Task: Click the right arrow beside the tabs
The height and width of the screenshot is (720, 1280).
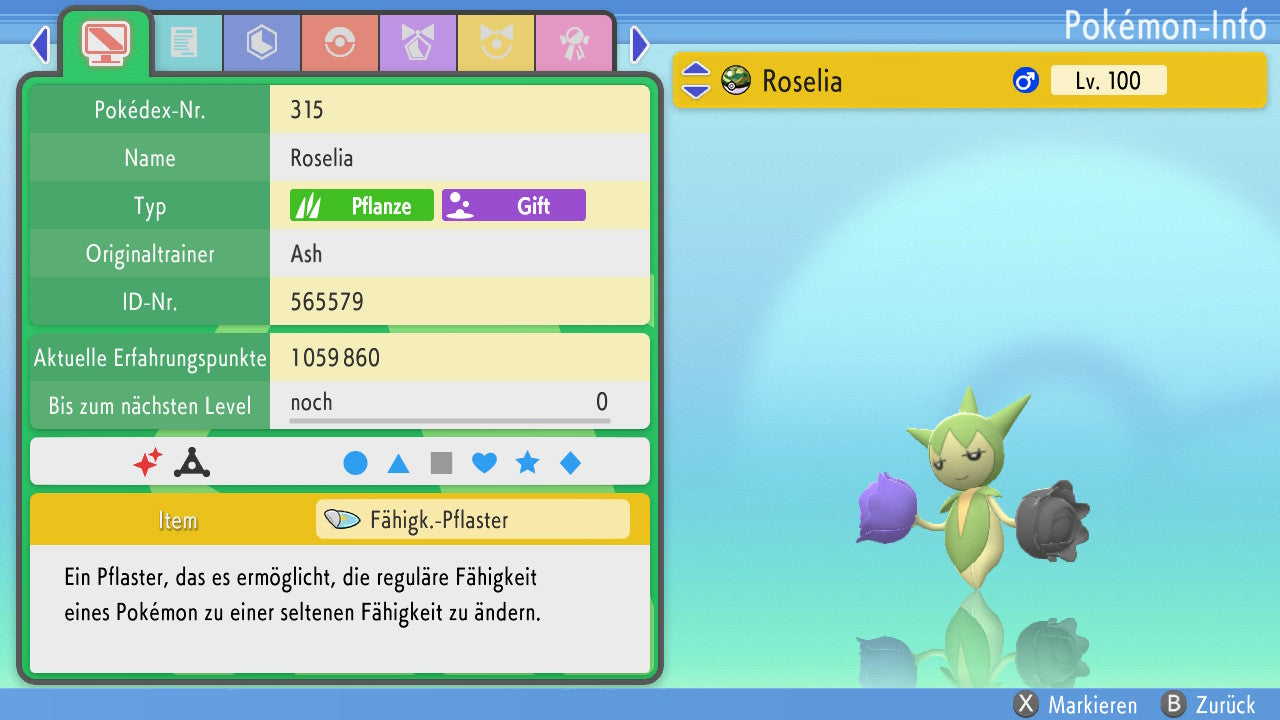Action: (640, 44)
